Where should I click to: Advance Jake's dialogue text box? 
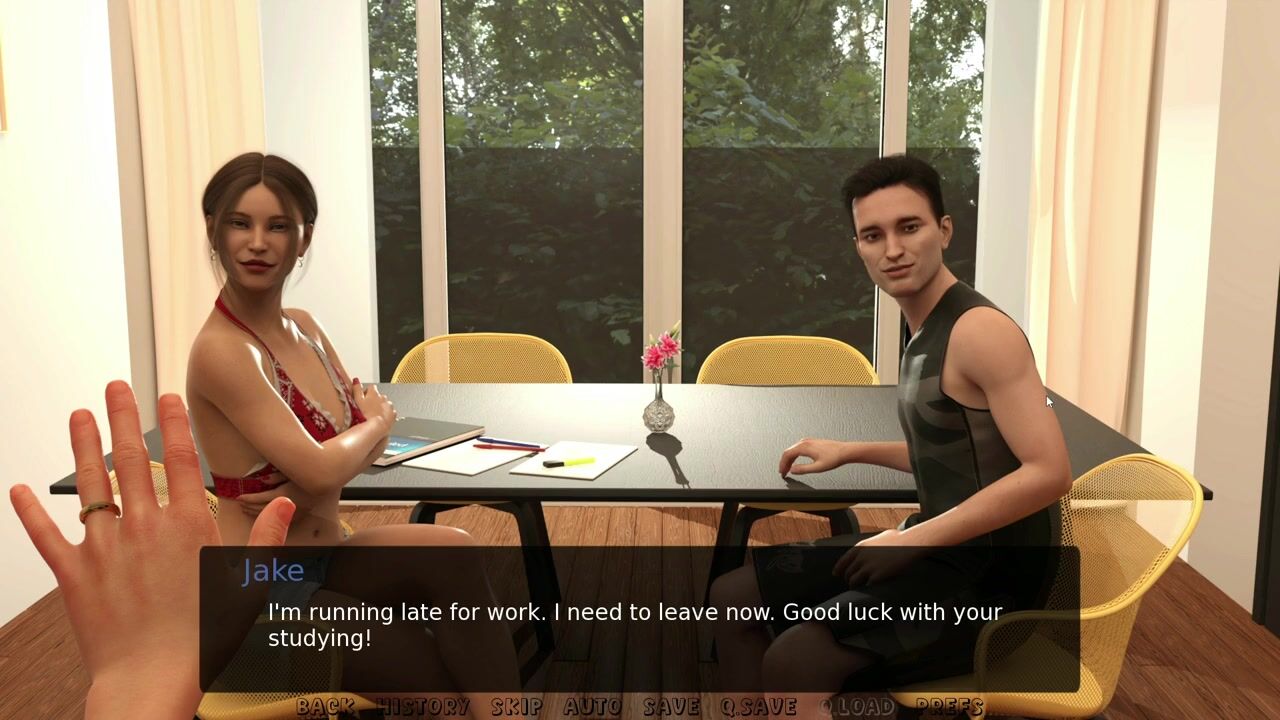640,620
